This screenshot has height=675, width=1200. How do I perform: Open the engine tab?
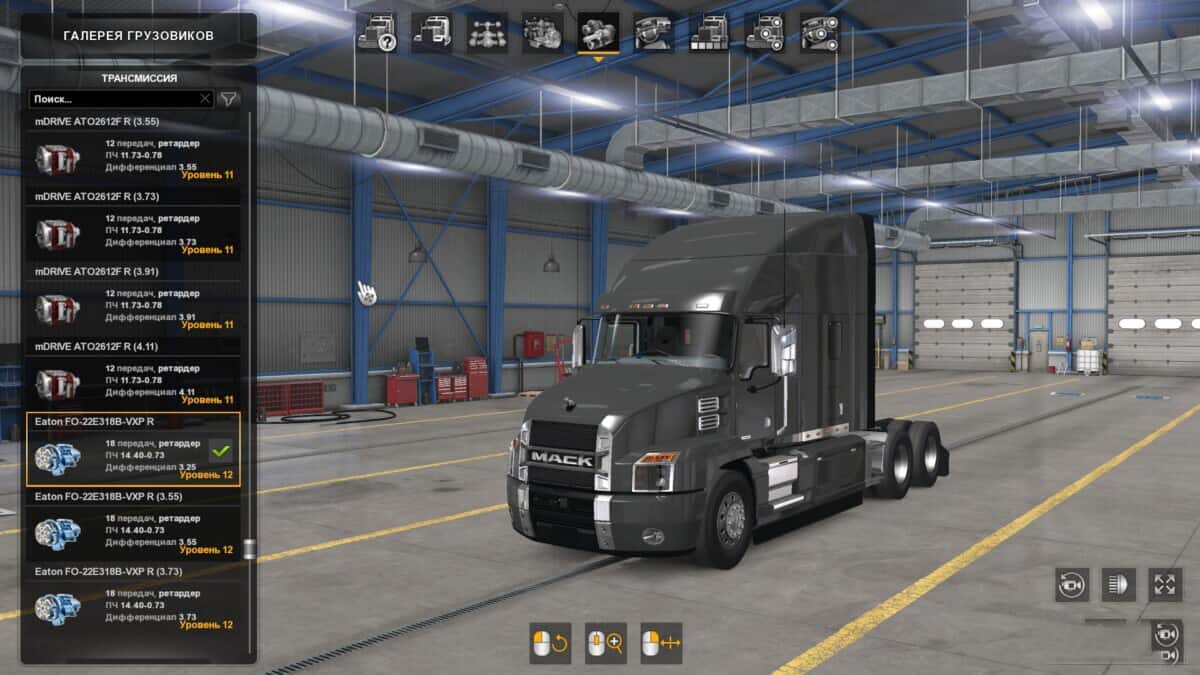pos(543,33)
